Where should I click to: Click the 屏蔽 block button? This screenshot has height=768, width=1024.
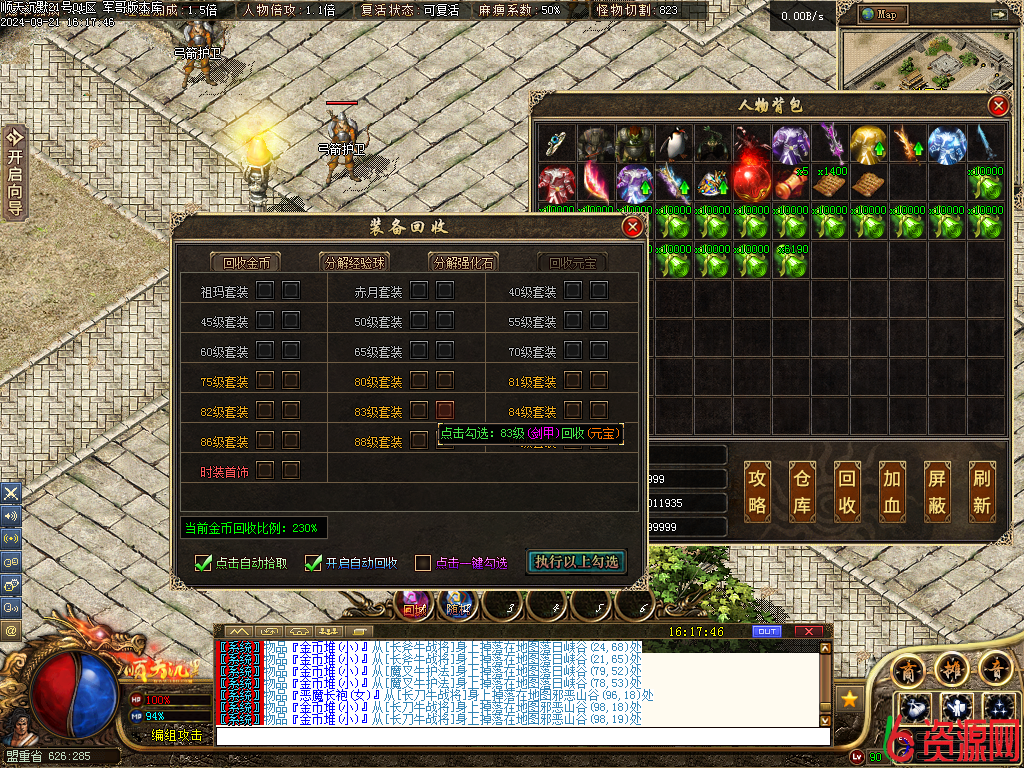point(937,492)
